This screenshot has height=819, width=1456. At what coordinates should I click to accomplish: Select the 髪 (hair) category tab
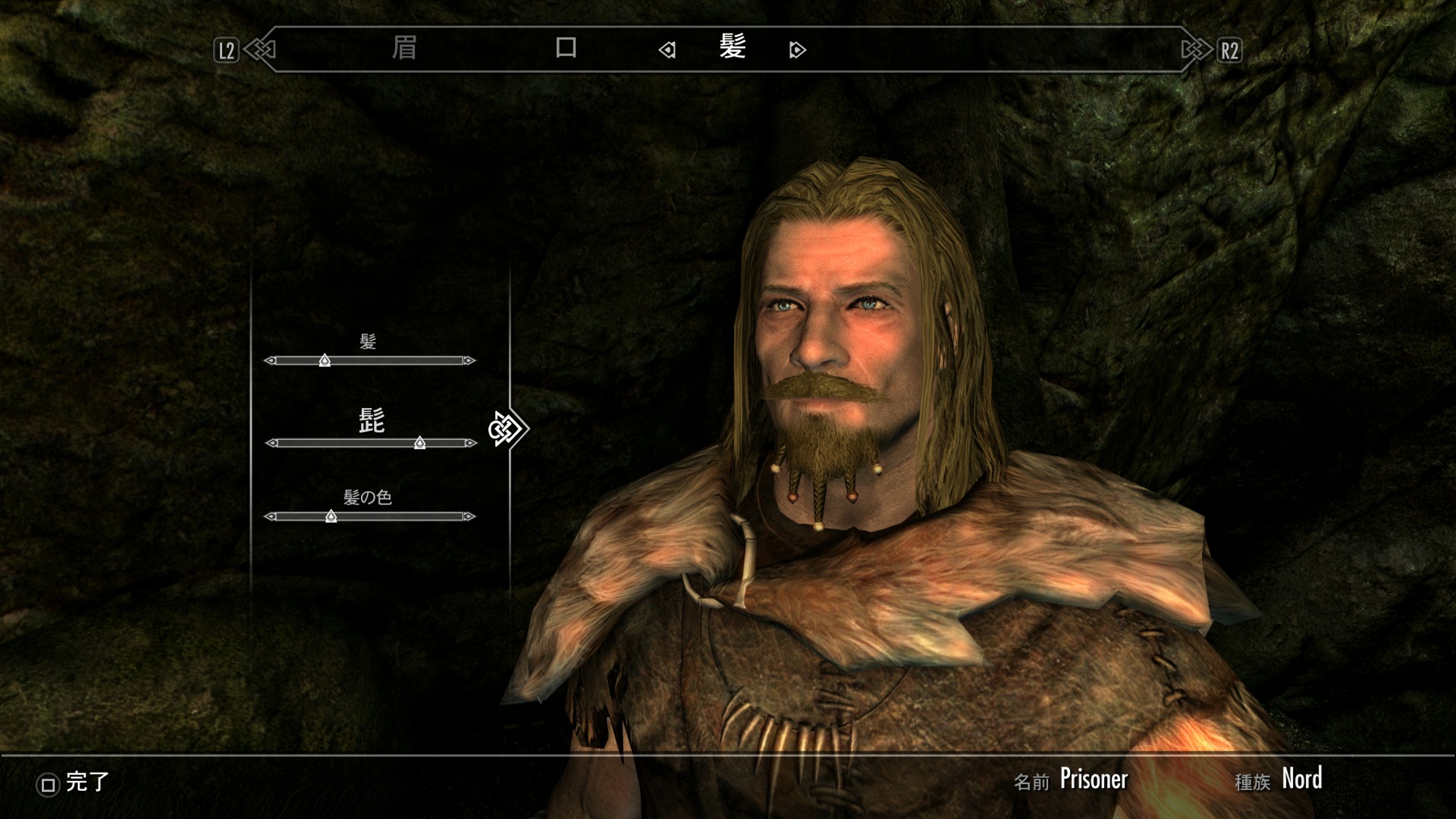coord(733,48)
